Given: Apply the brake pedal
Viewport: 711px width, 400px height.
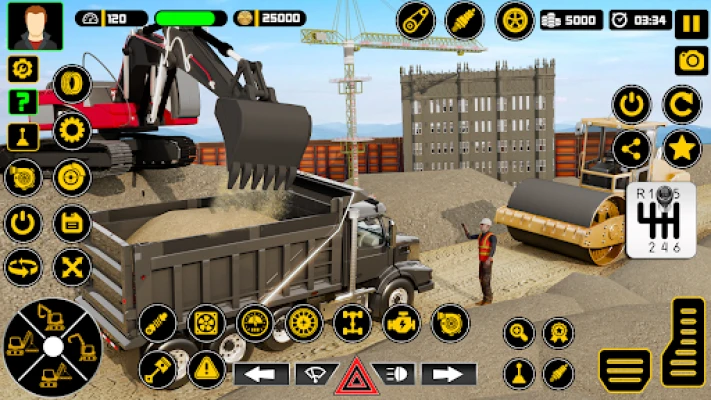Looking at the screenshot, I should (x=625, y=371).
